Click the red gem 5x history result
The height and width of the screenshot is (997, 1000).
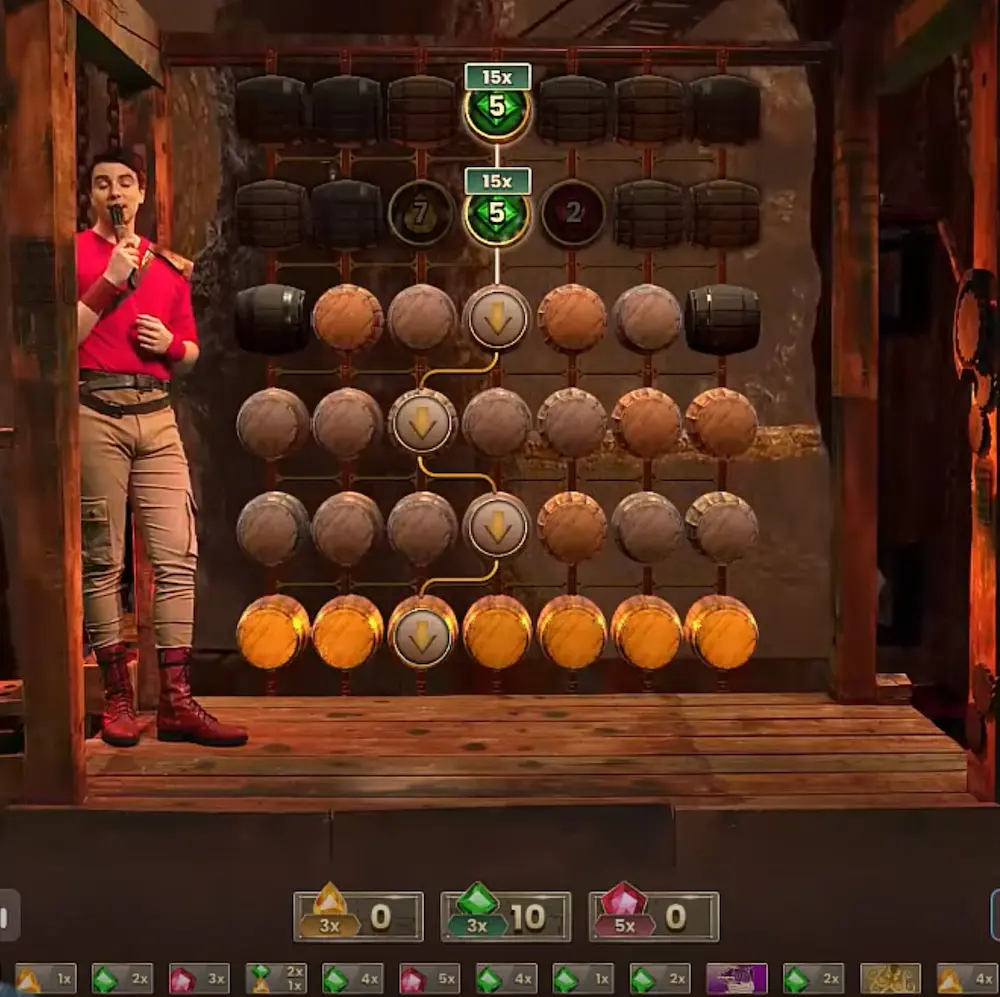(x=429, y=978)
